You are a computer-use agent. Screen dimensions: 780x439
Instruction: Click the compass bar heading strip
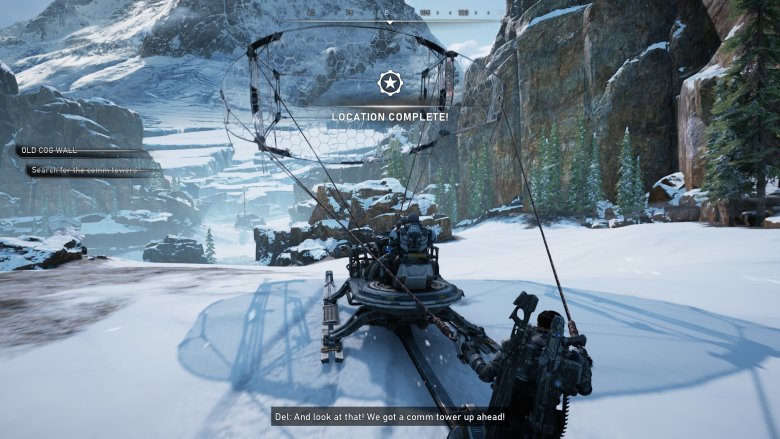(x=390, y=14)
